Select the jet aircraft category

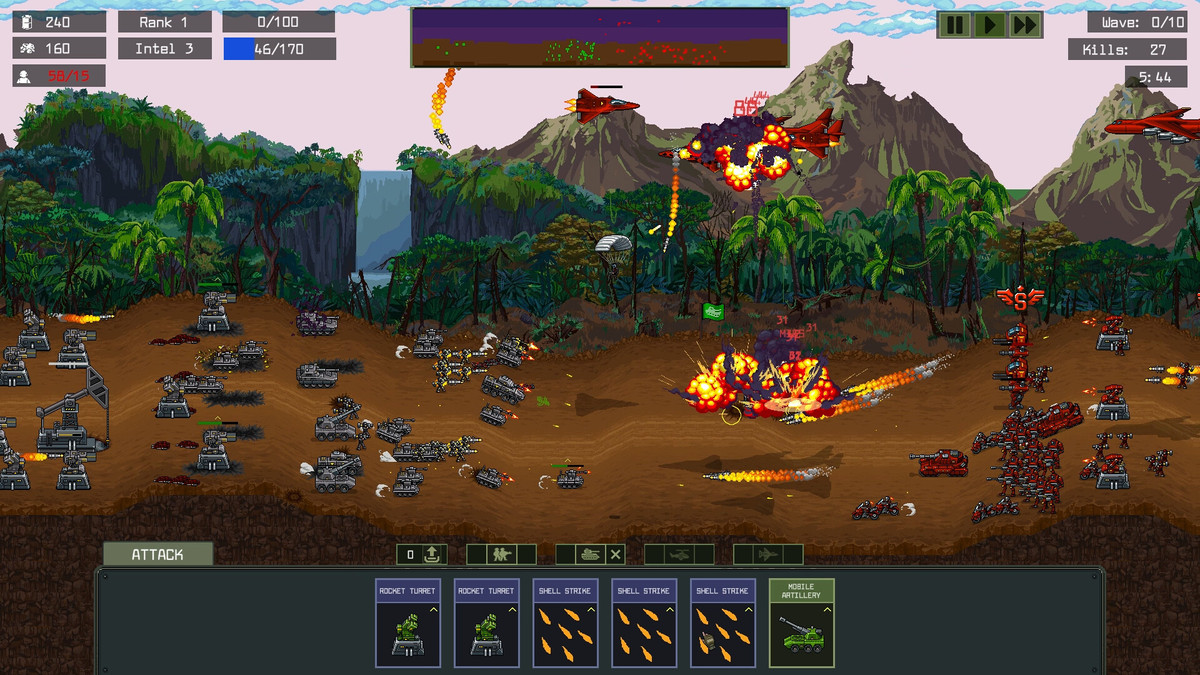click(768, 554)
